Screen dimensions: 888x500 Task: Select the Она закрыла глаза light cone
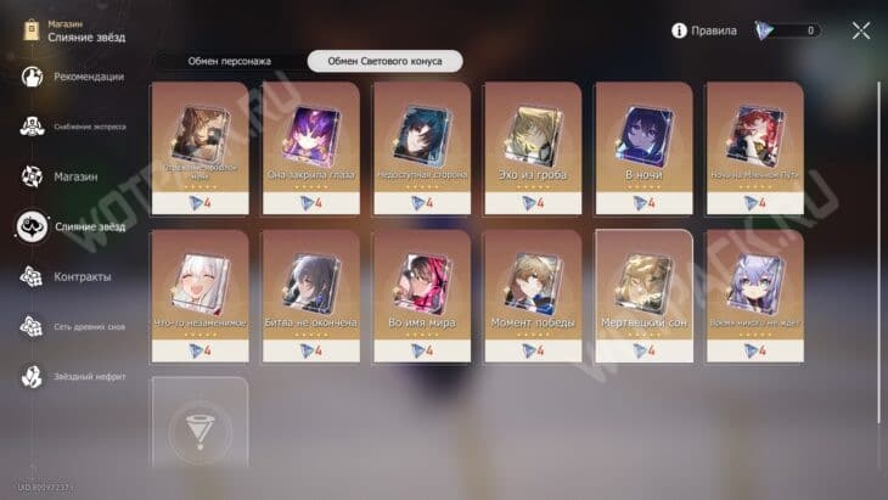311,147
